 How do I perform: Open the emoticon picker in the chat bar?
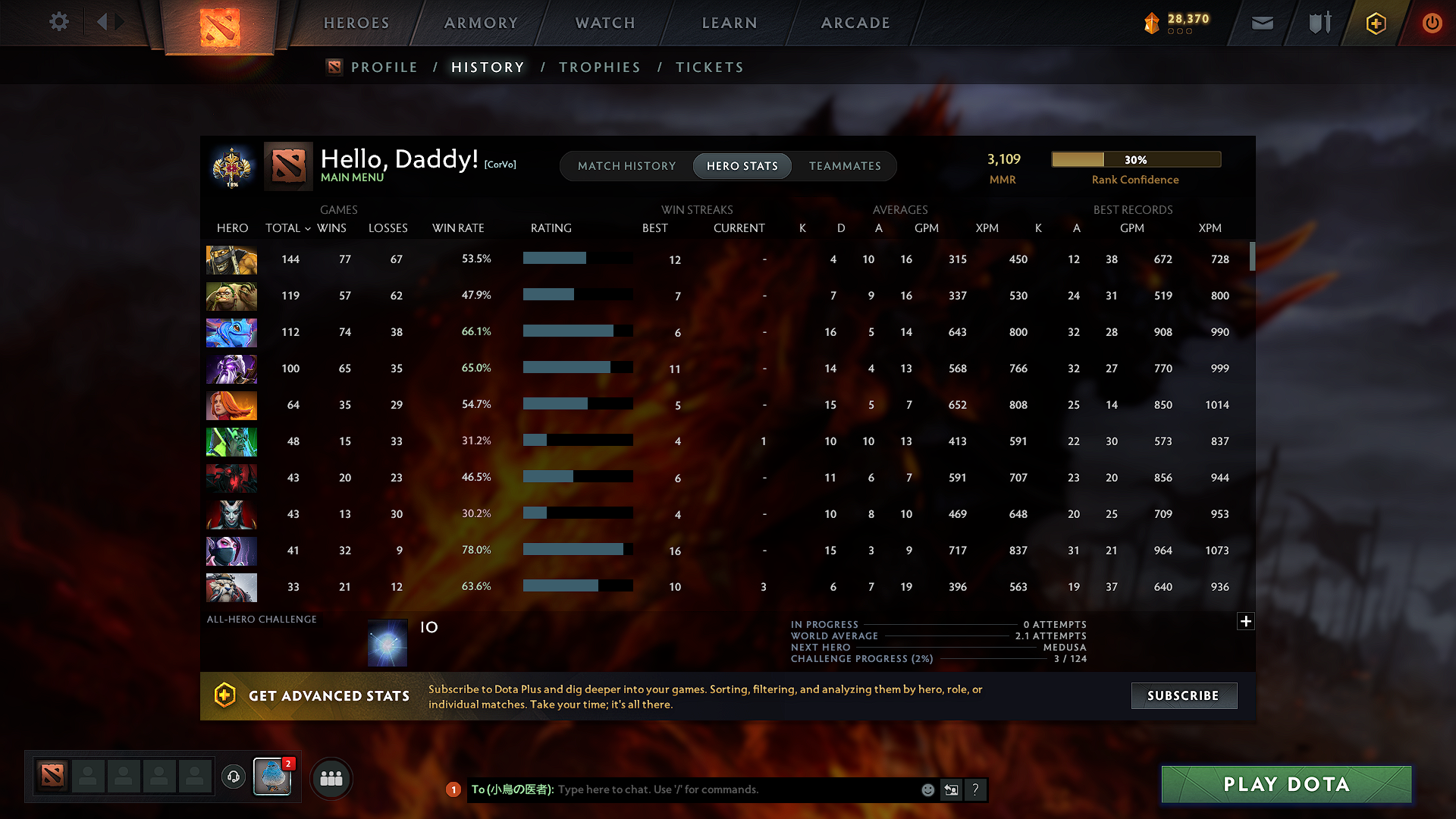[927, 789]
